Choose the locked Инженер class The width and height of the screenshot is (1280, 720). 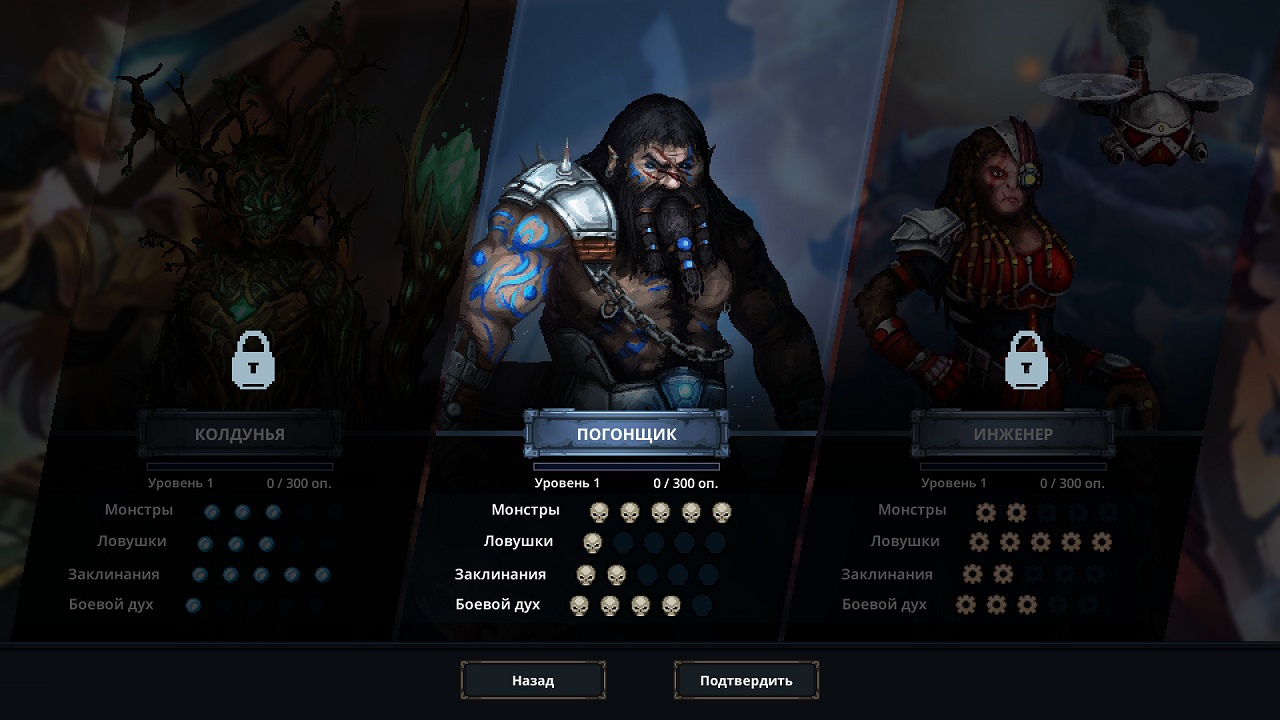coord(1013,434)
